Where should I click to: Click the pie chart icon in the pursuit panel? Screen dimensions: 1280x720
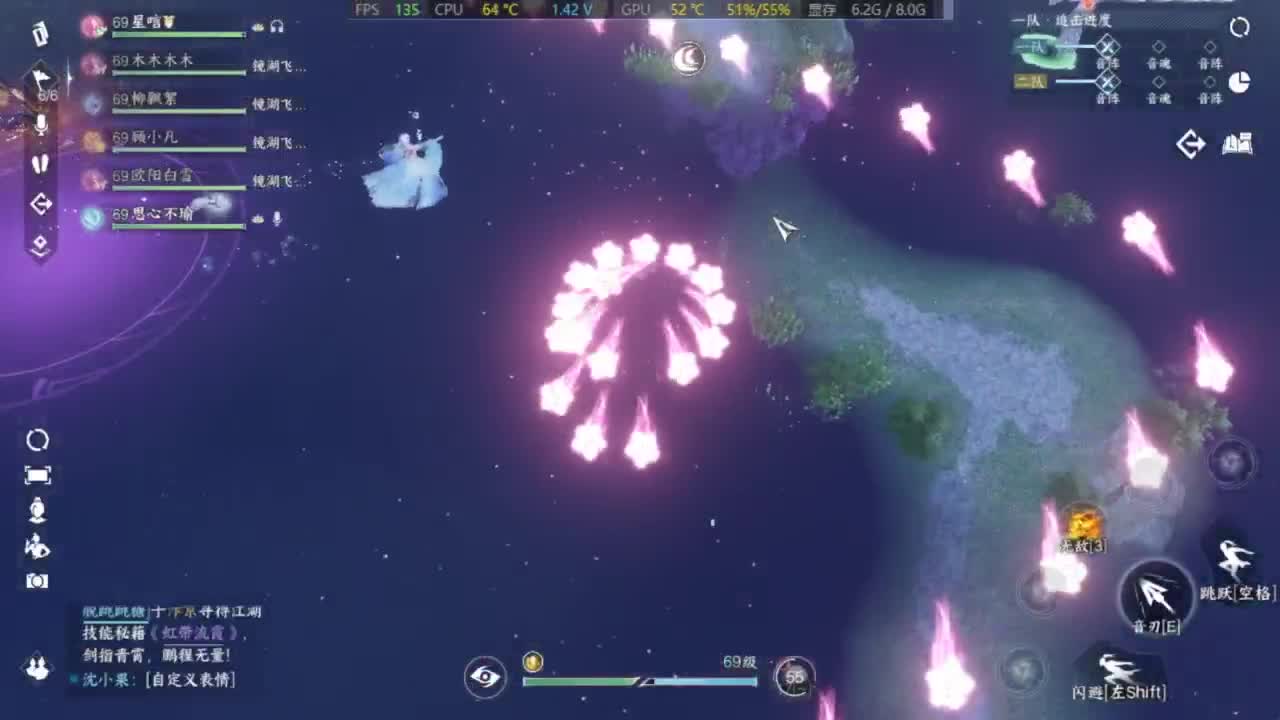pyautogui.click(x=1241, y=81)
